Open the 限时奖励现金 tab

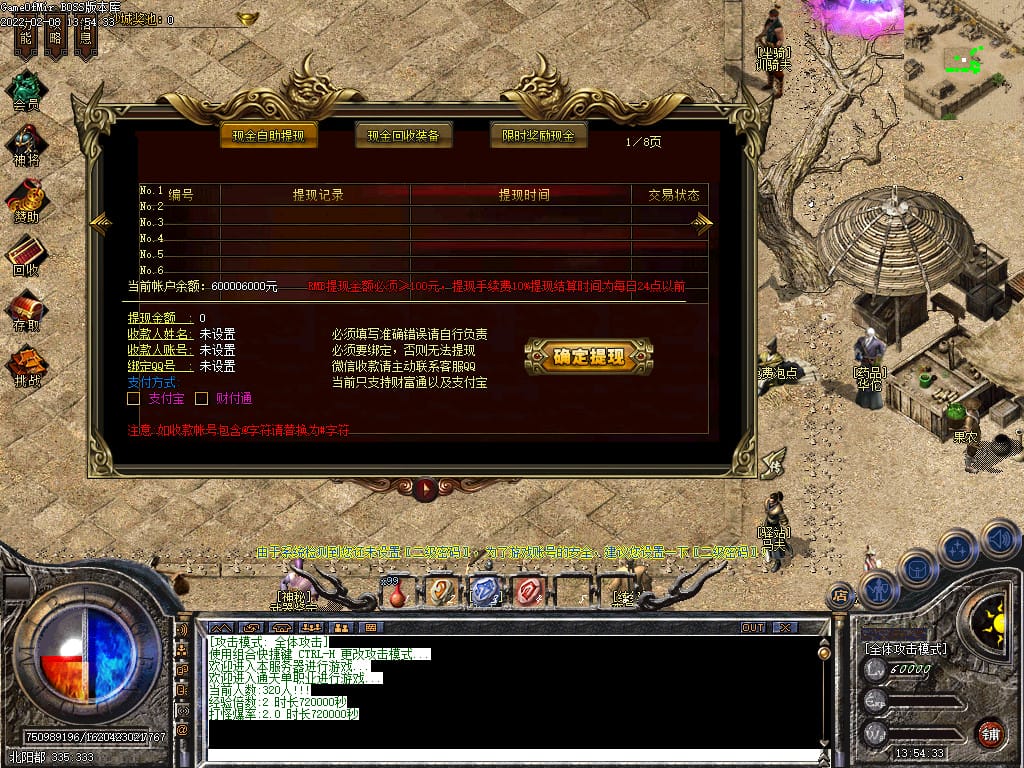click(538, 136)
